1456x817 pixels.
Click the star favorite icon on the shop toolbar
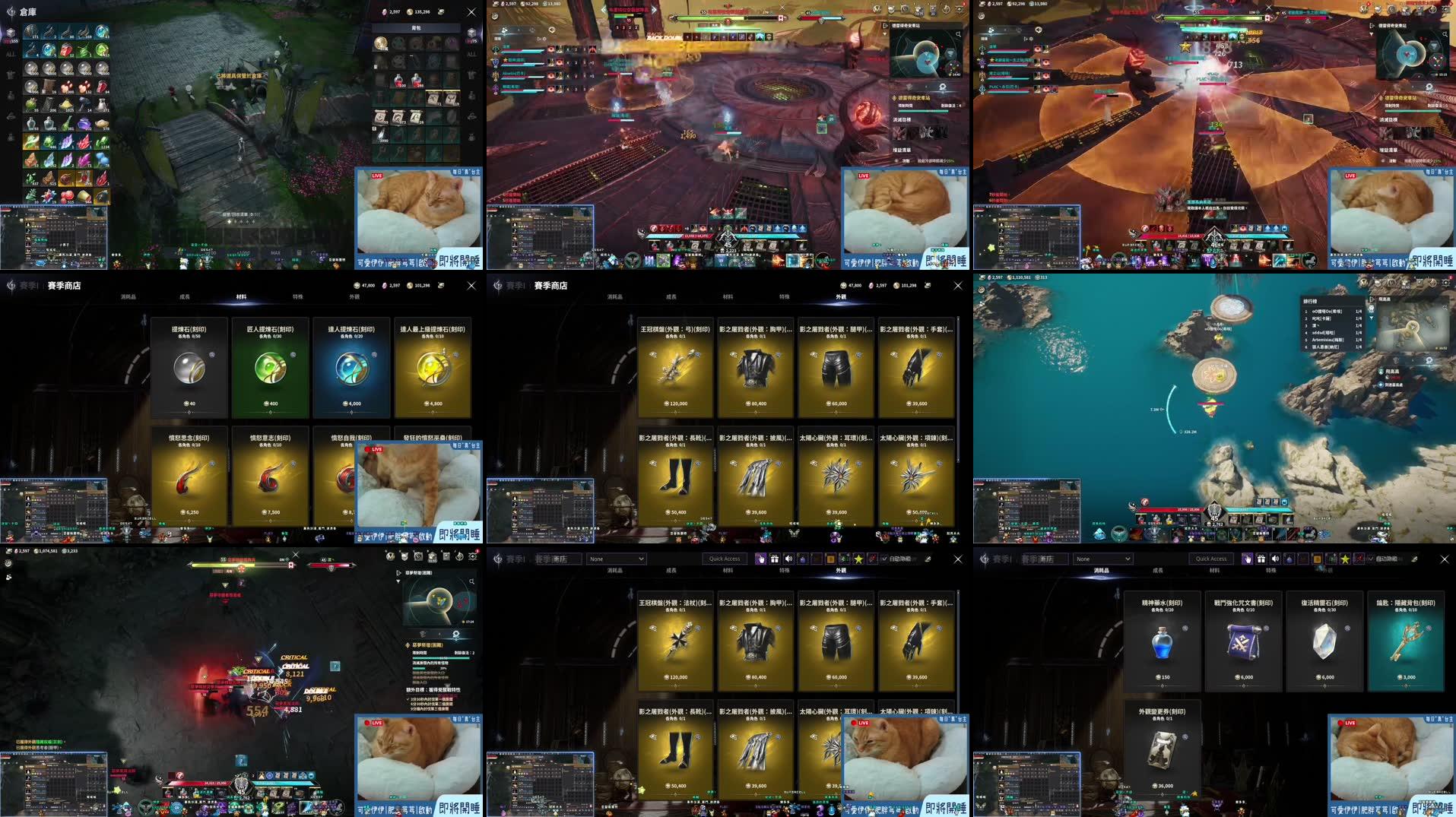858,559
